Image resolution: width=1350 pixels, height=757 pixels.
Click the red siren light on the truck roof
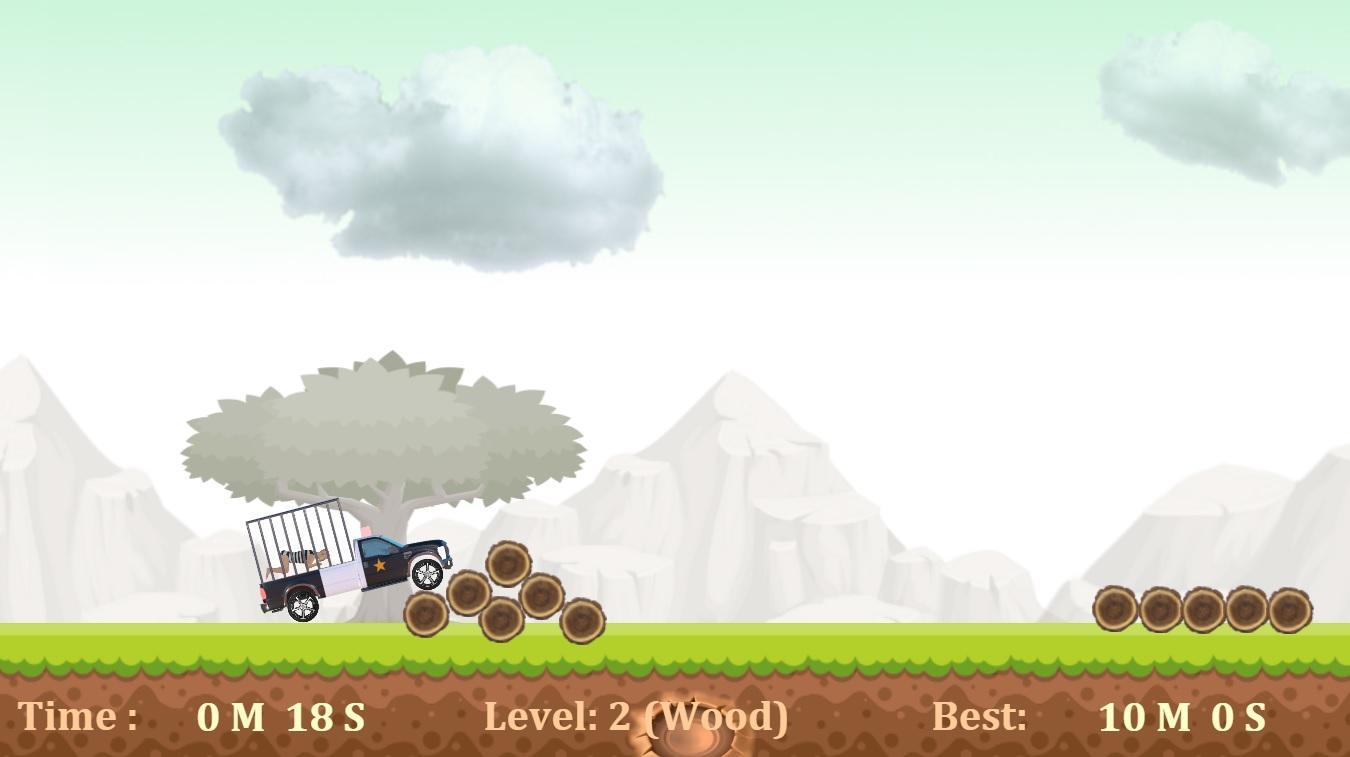366,530
